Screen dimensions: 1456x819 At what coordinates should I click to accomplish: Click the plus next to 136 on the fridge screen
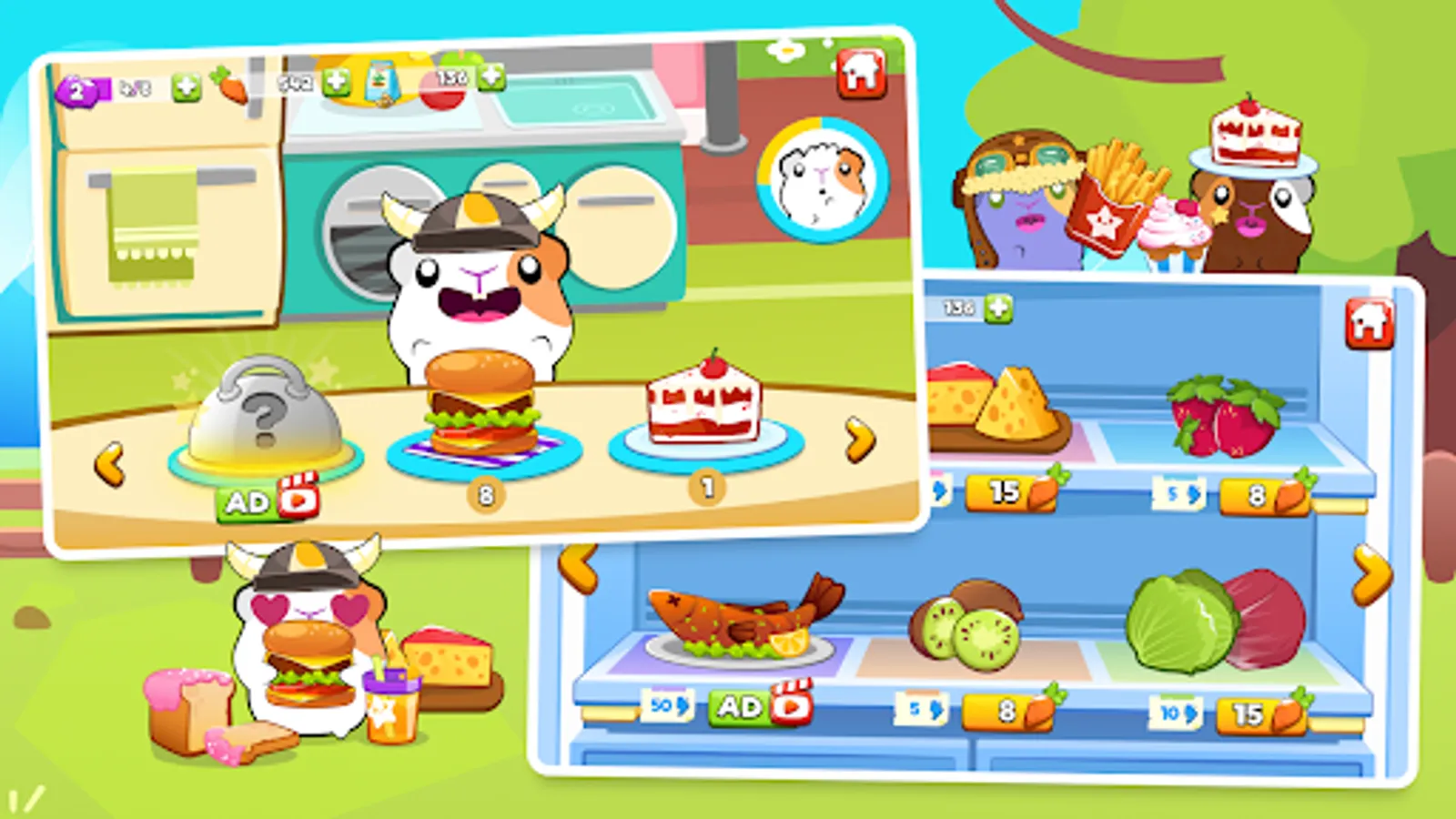[999, 307]
